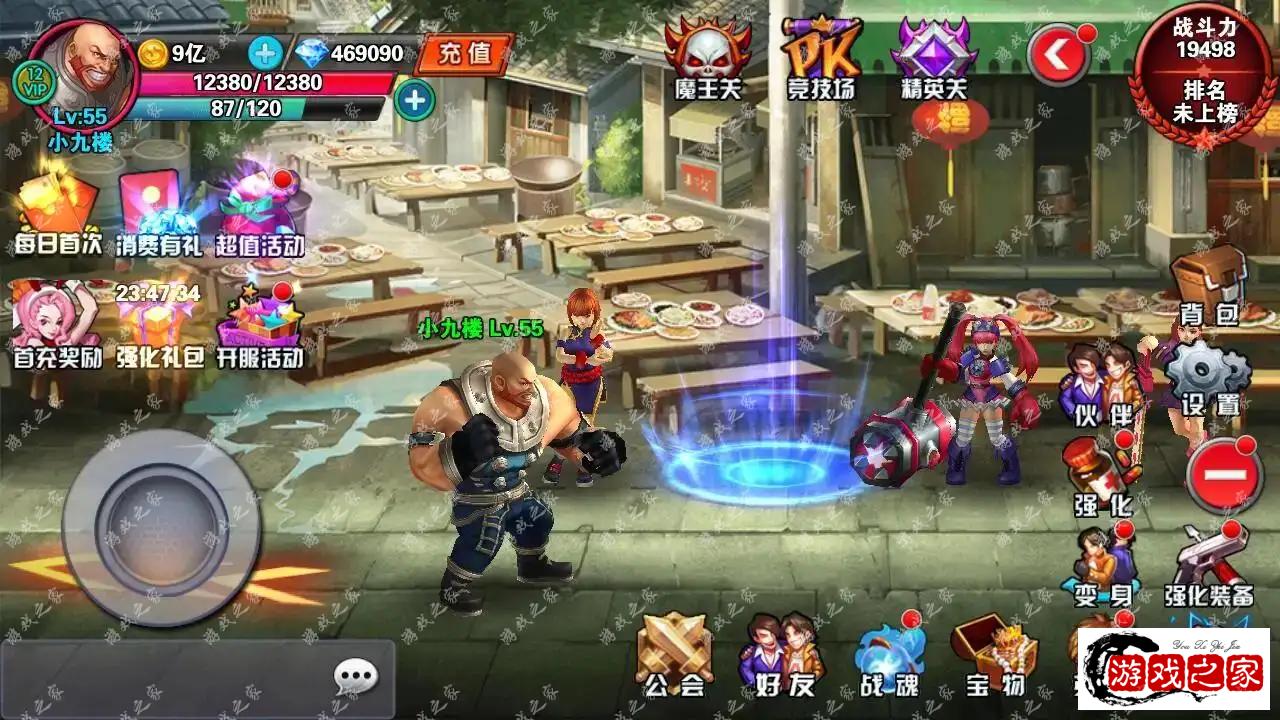Viewport: 1280px width, 720px height.
Task: Open the chat box speech bubble
Action: (x=355, y=679)
